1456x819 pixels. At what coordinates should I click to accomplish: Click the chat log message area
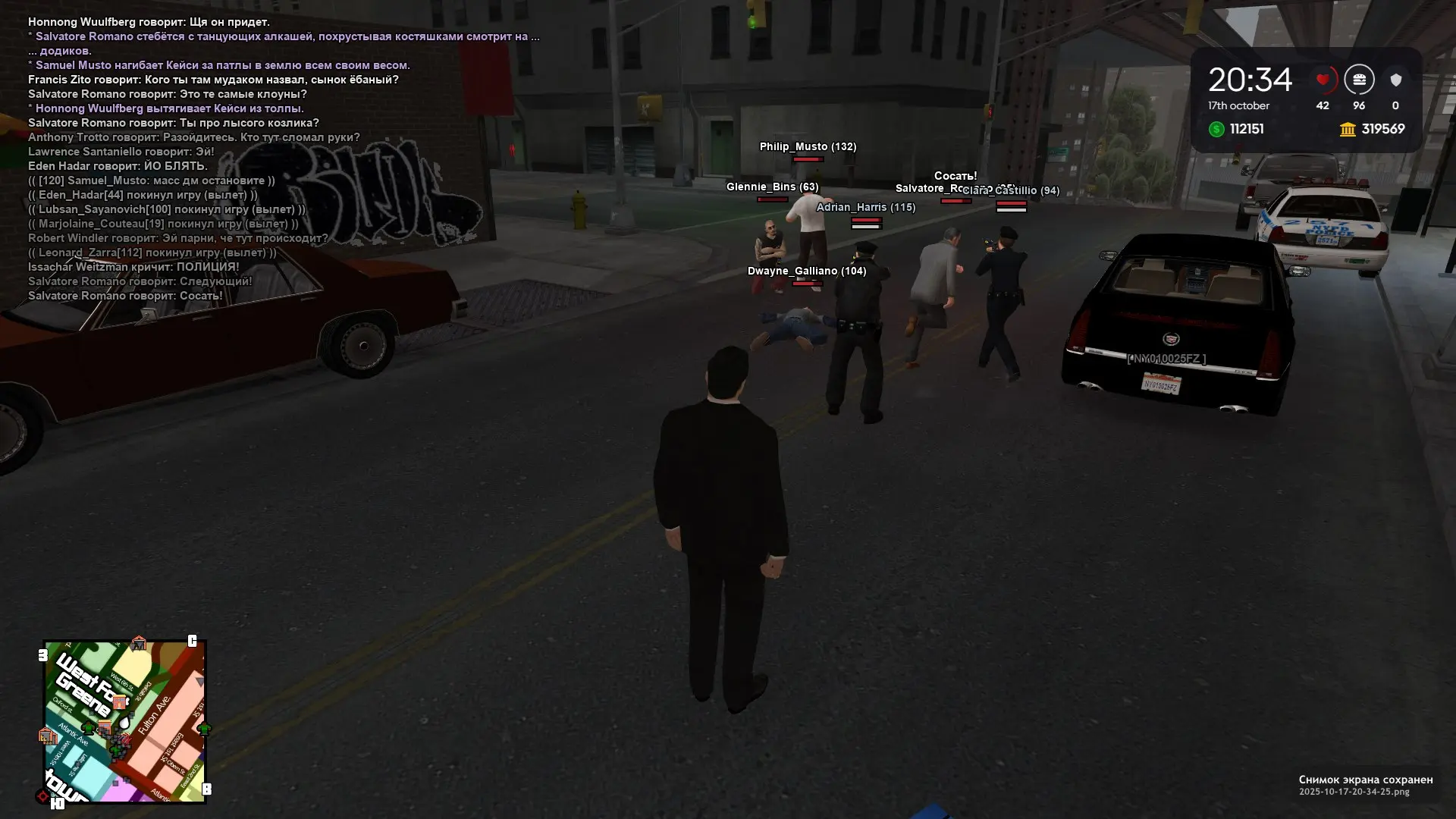point(227,158)
